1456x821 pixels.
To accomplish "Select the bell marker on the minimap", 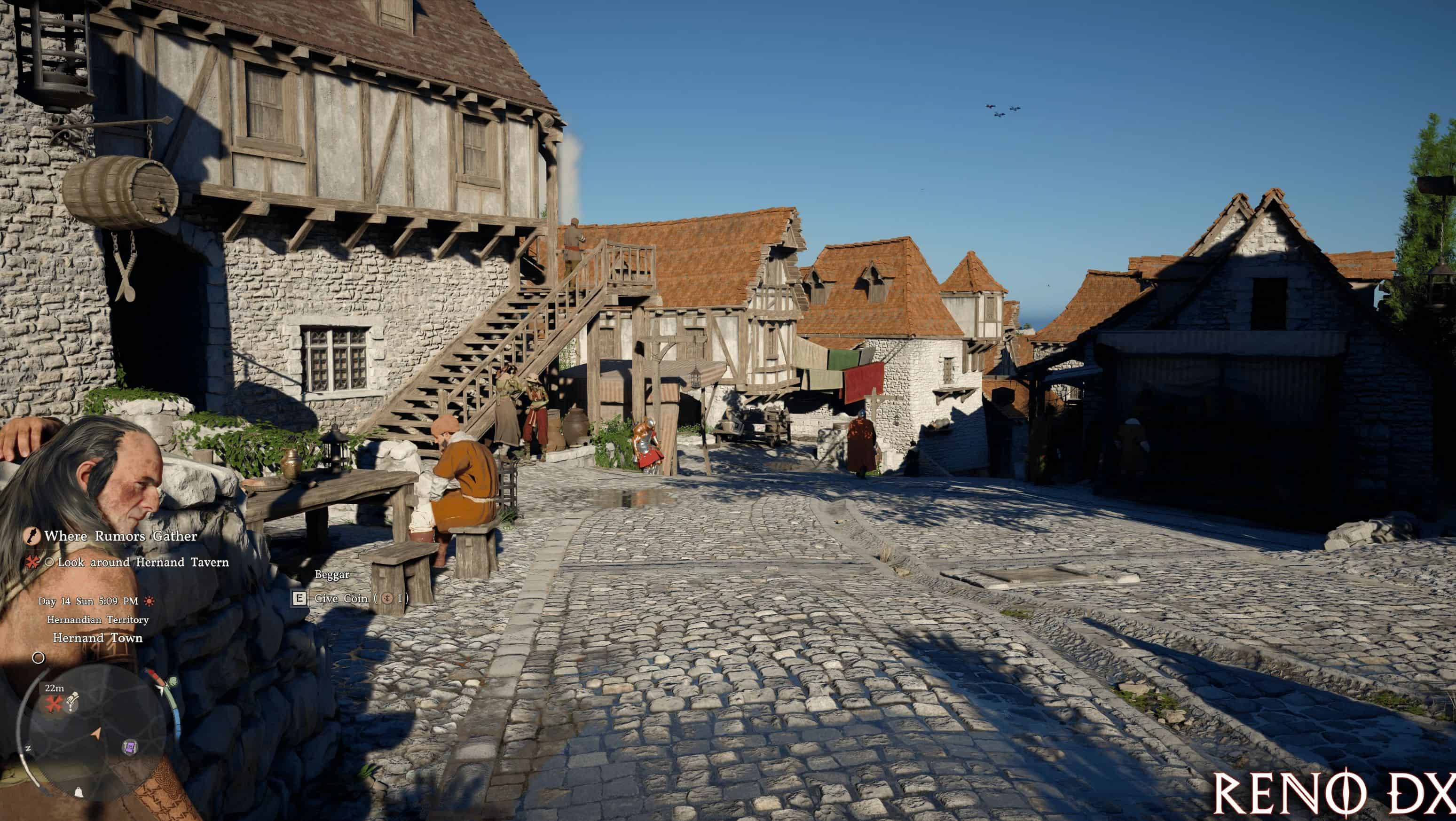I will click(x=79, y=792).
